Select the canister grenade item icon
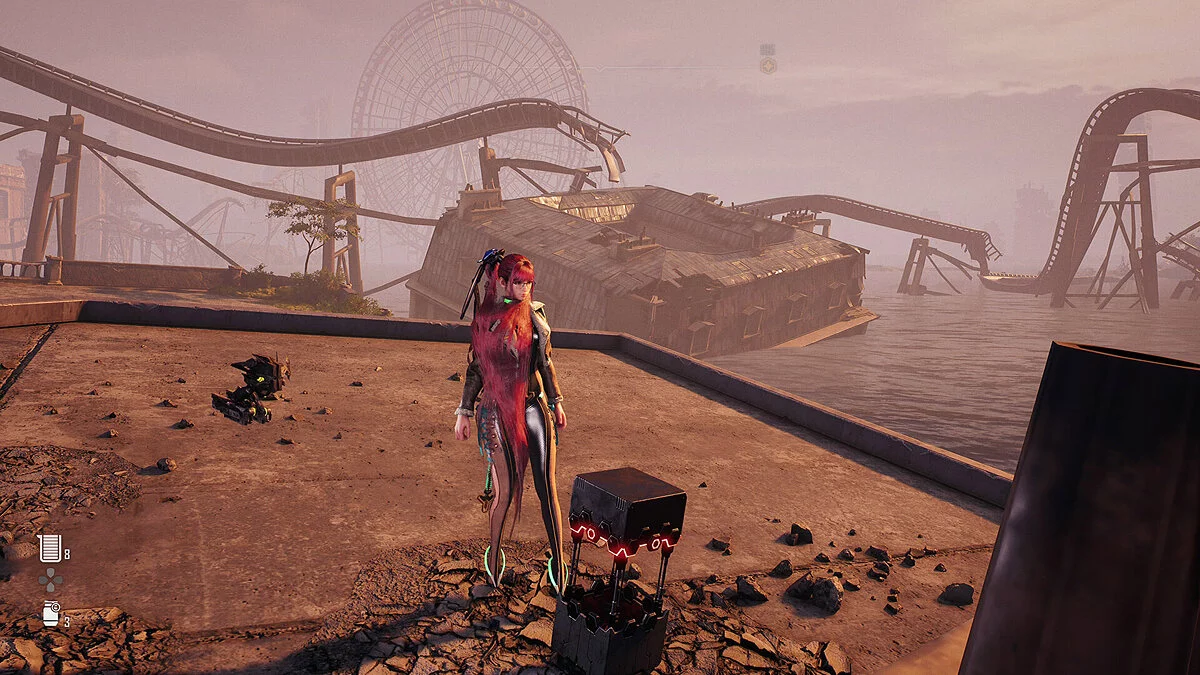Viewport: 1200px width, 675px height. (x=50, y=613)
